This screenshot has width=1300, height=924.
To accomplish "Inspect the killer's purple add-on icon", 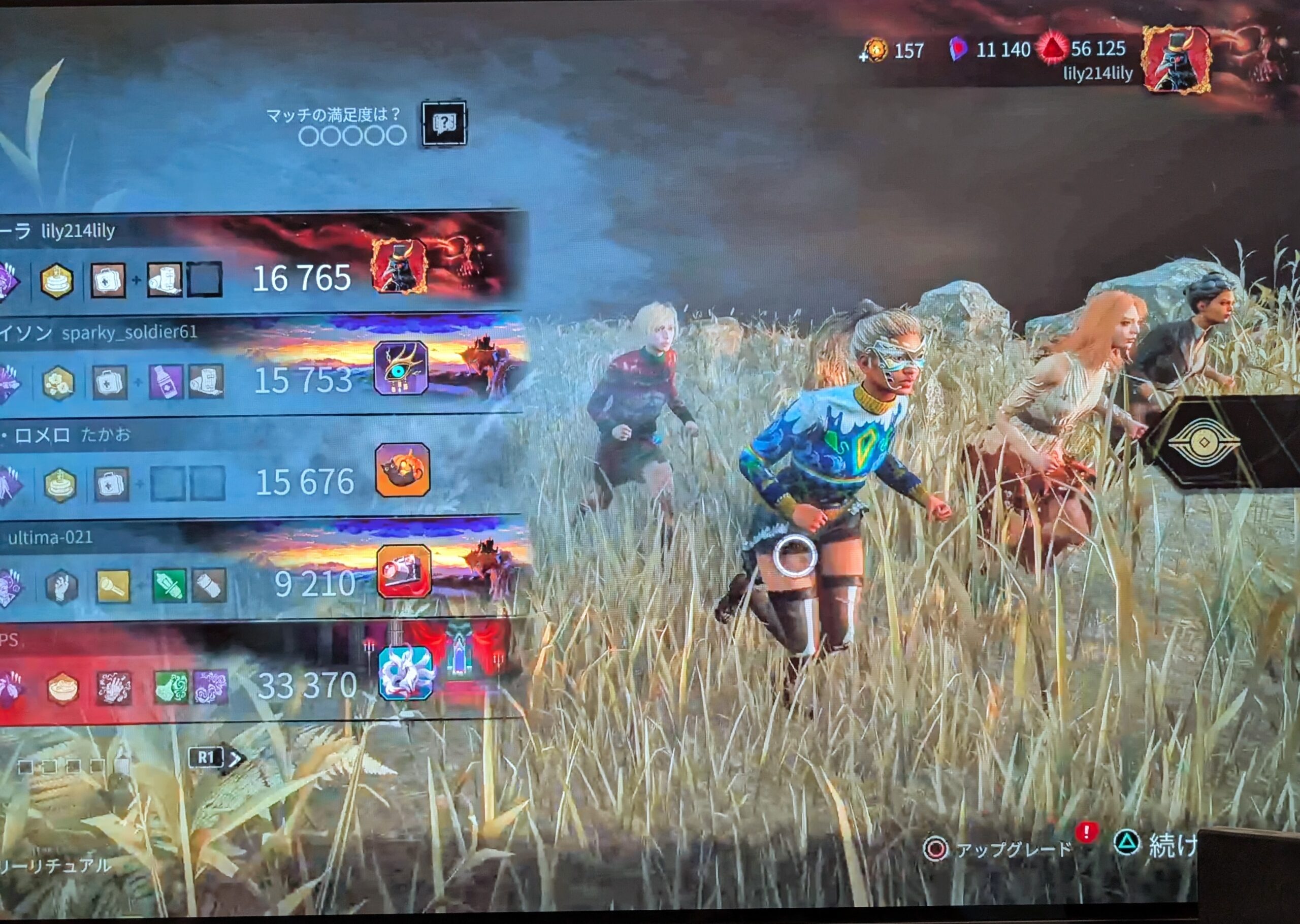I will pyautogui.click(x=211, y=687).
